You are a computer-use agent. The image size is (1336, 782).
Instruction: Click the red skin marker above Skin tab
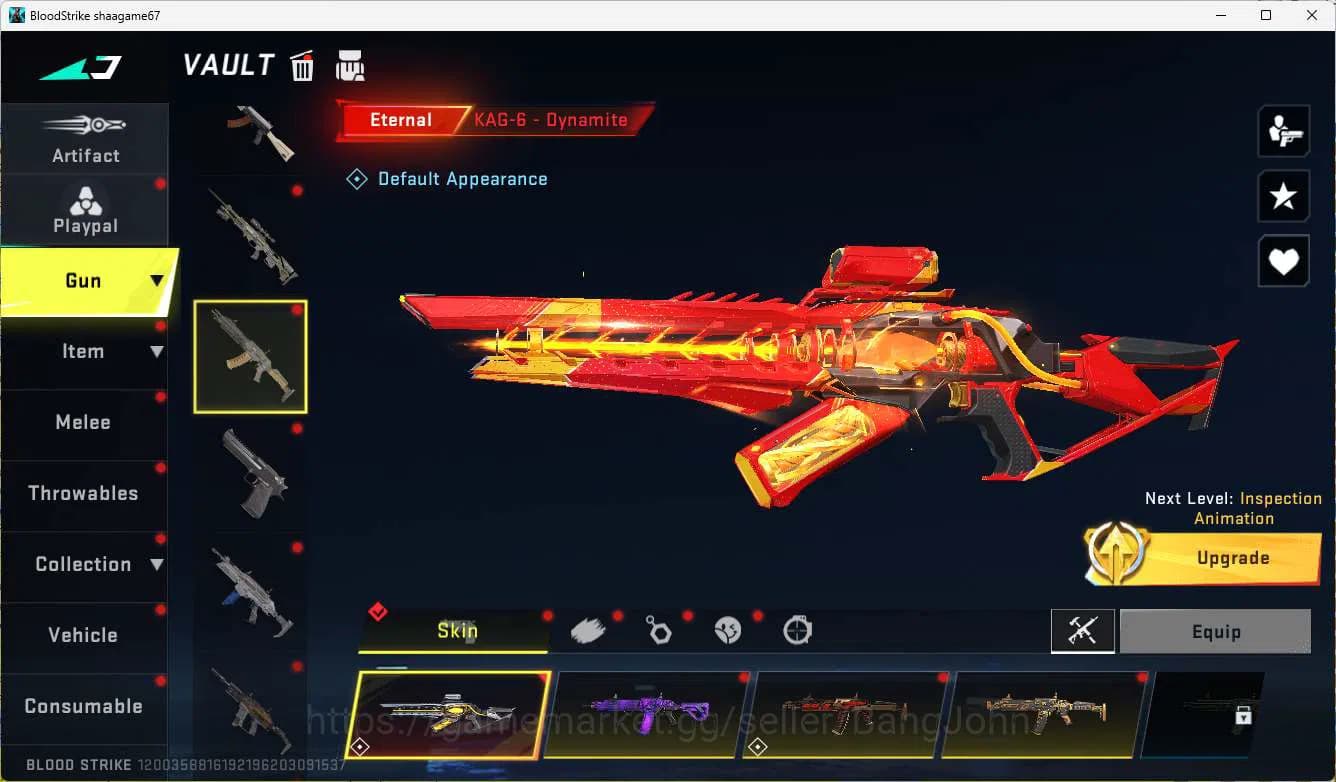click(378, 614)
